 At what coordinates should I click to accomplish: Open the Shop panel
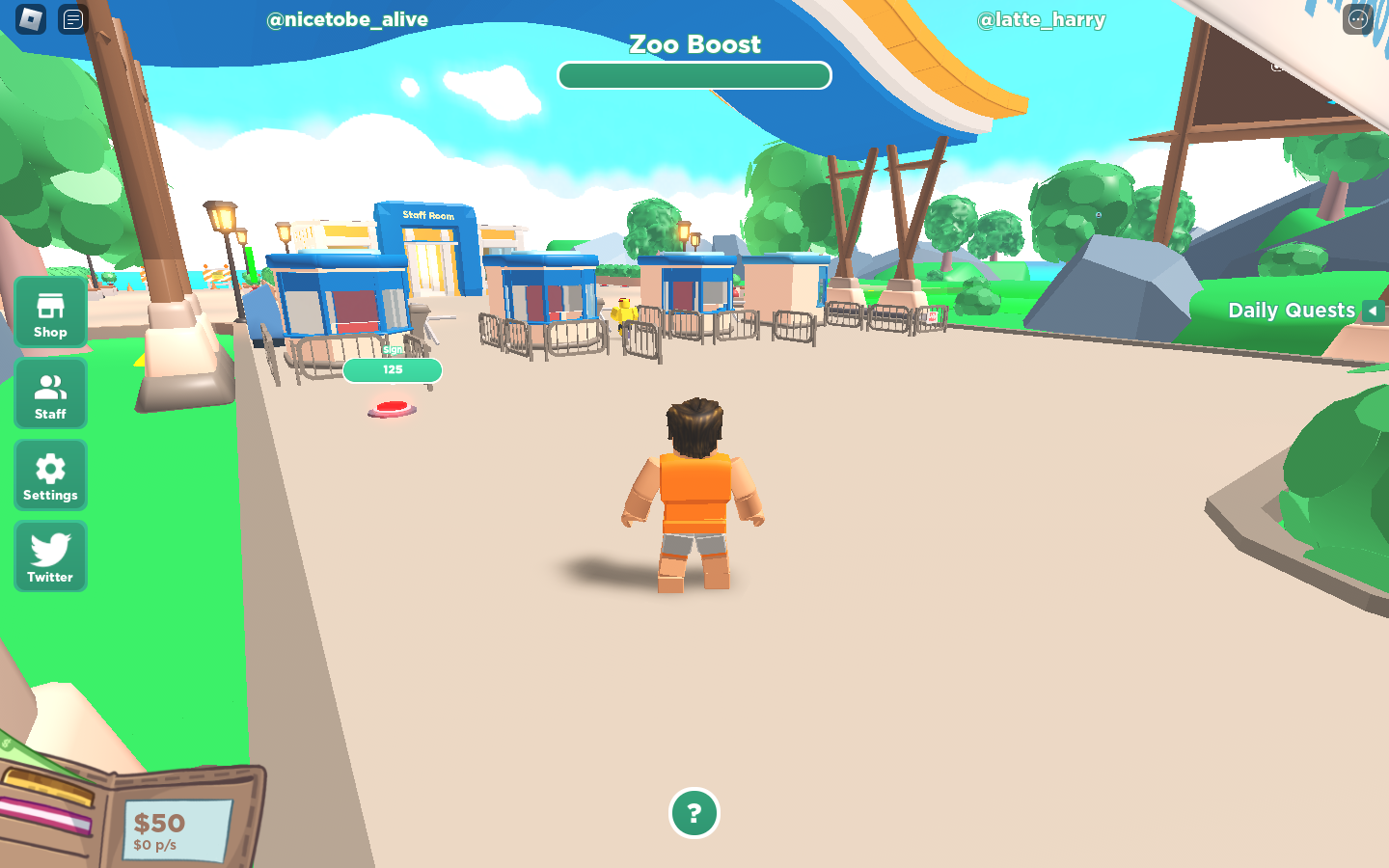pyautogui.click(x=50, y=312)
